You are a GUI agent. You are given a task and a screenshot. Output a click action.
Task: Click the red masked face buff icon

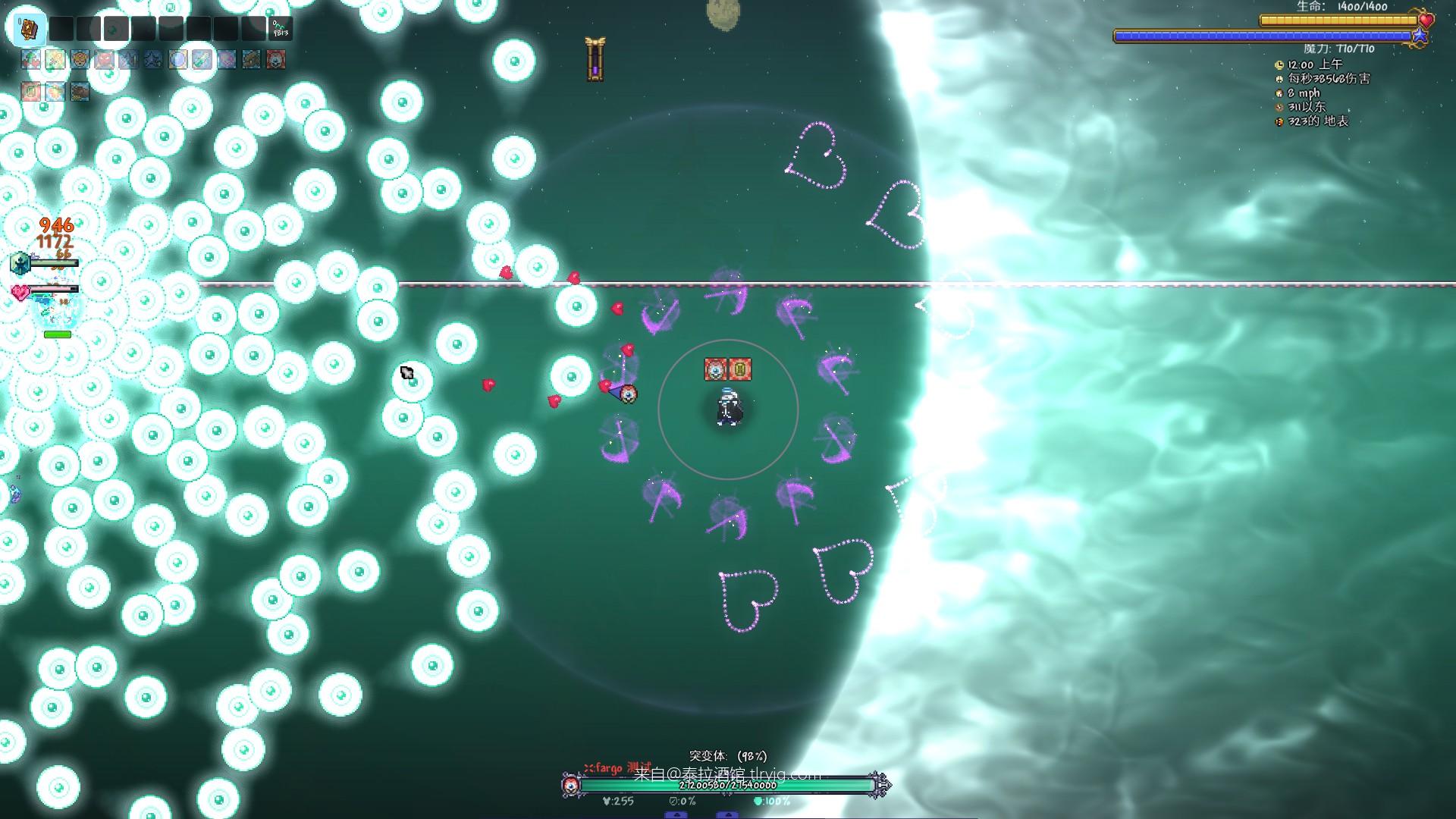tap(276, 59)
